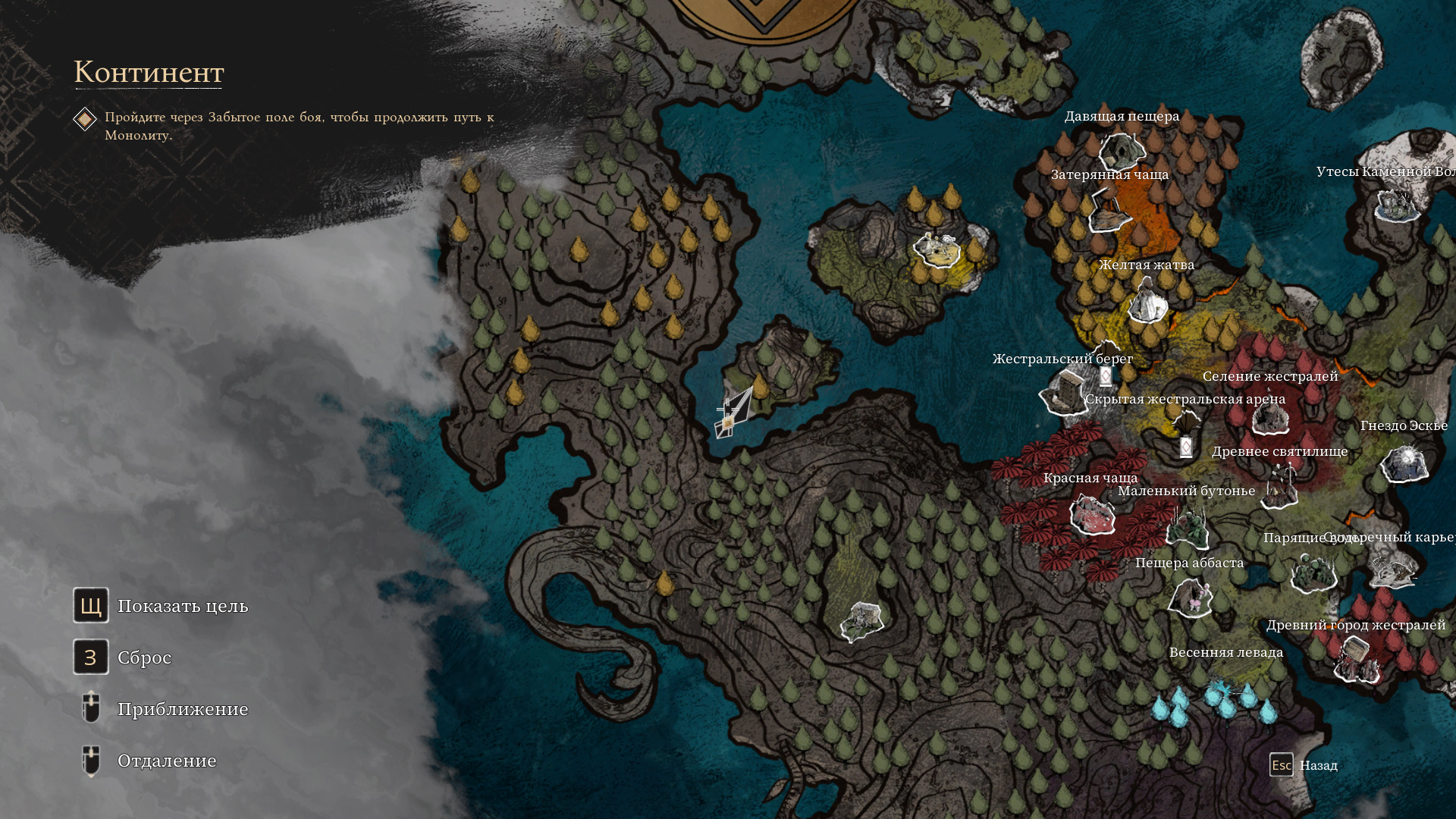This screenshot has height=819, width=1456.
Task: Select the Селение жестралей marker
Action: (x=1270, y=416)
